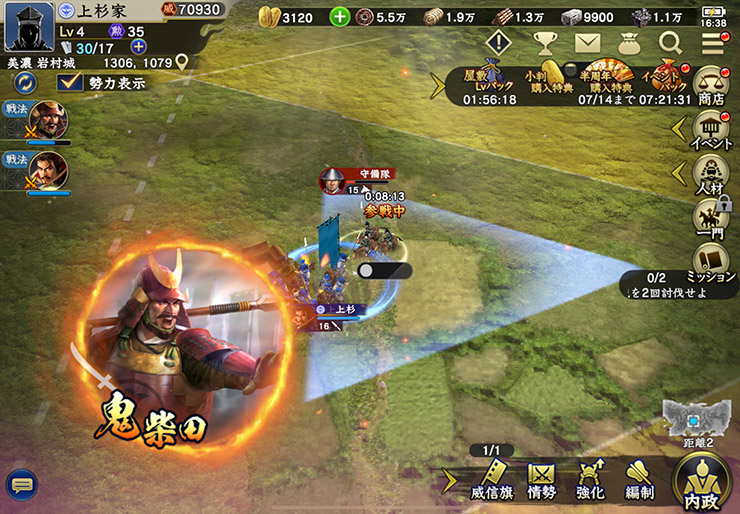The width and height of the screenshot is (740, 514).
Task: Open the exclamation alert notices
Action: pyautogui.click(x=498, y=43)
